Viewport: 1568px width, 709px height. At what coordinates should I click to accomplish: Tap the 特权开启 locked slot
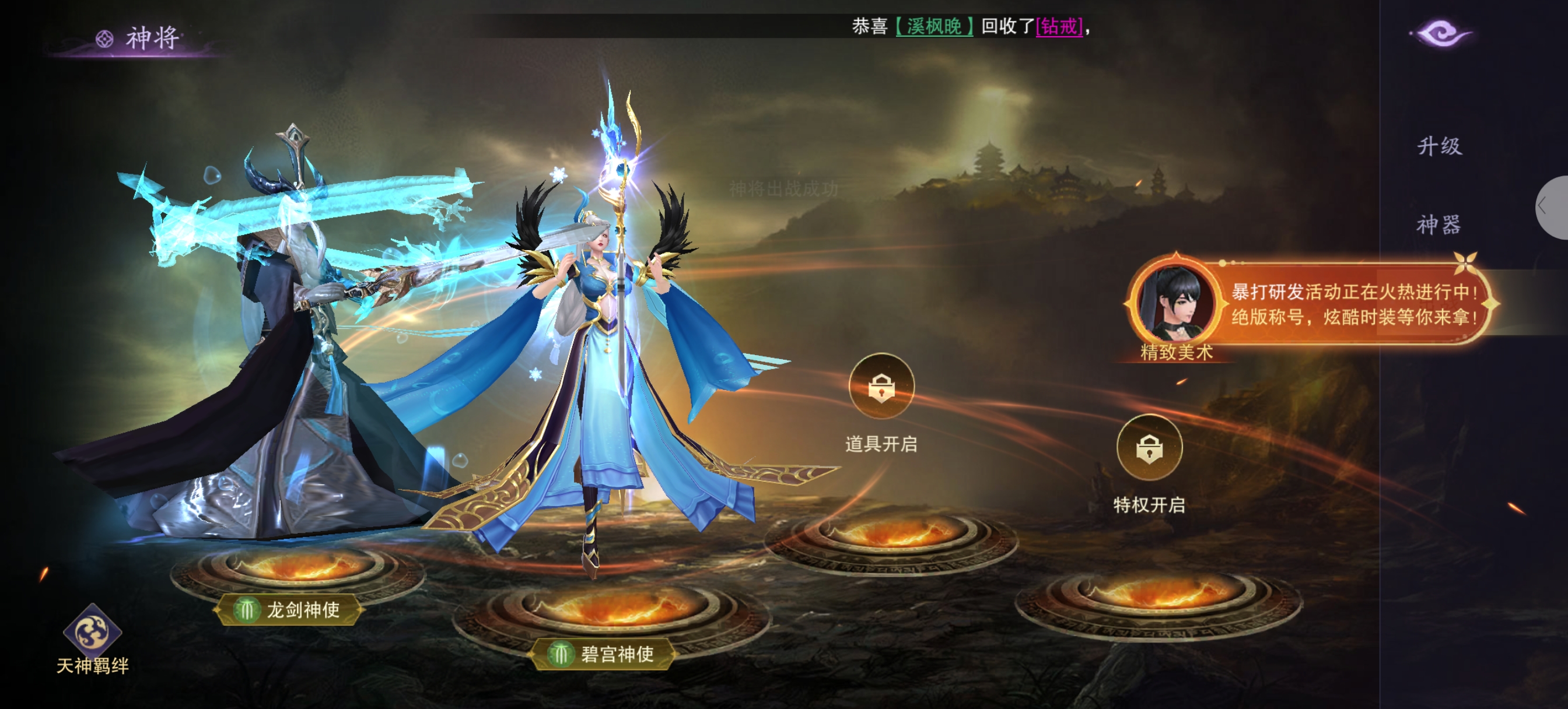[x=1149, y=448]
